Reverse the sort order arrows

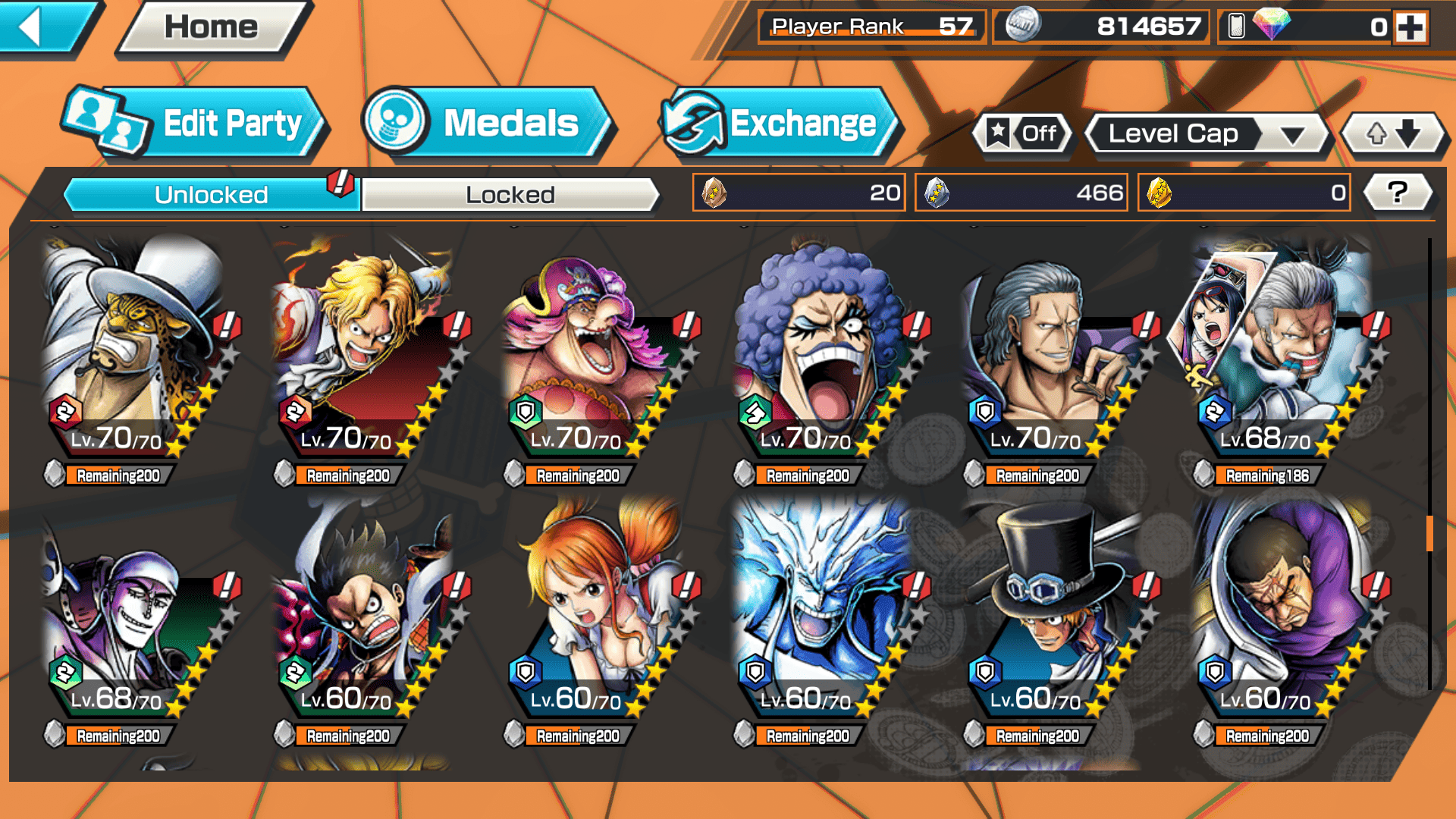tap(1393, 134)
